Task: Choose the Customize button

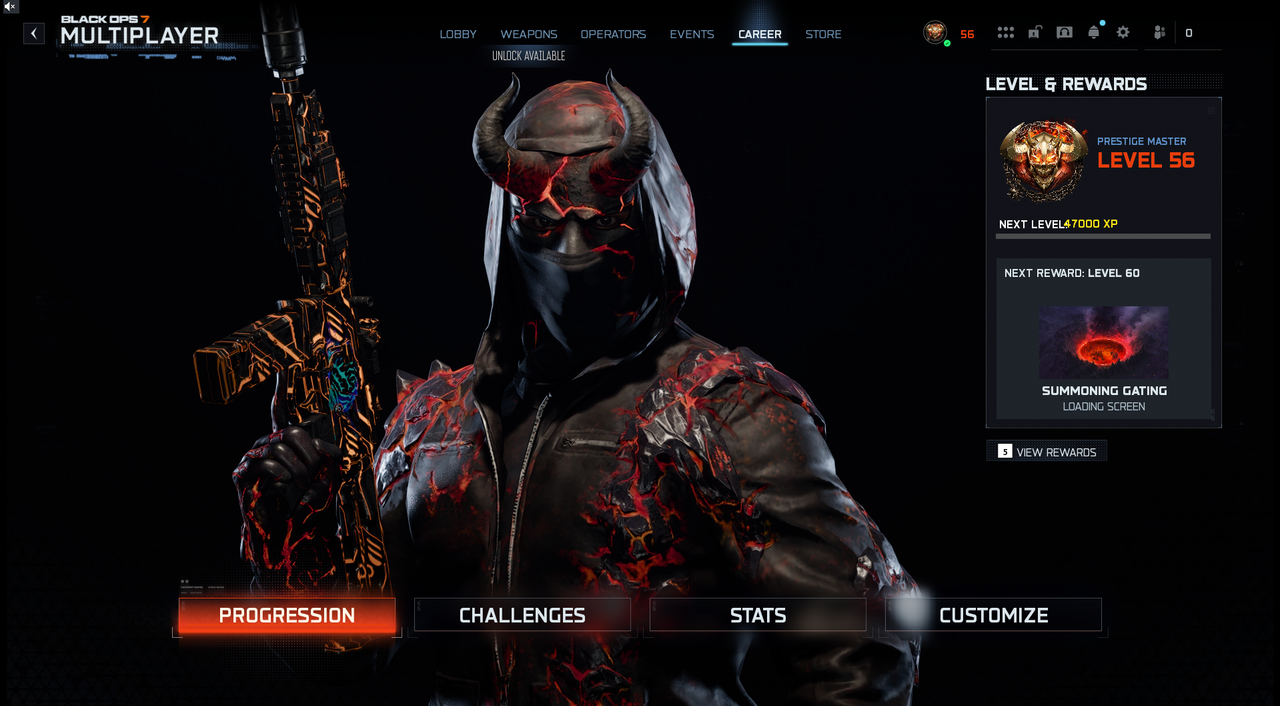Action: (x=993, y=615)
